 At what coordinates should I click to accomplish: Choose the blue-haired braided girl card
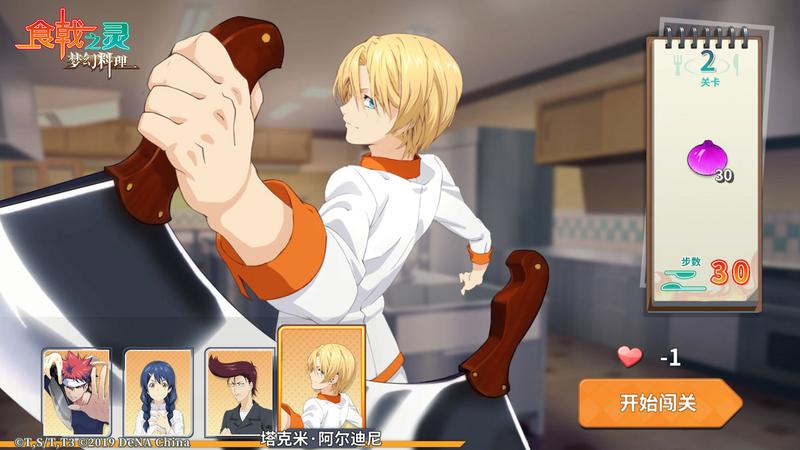point(158,392)
